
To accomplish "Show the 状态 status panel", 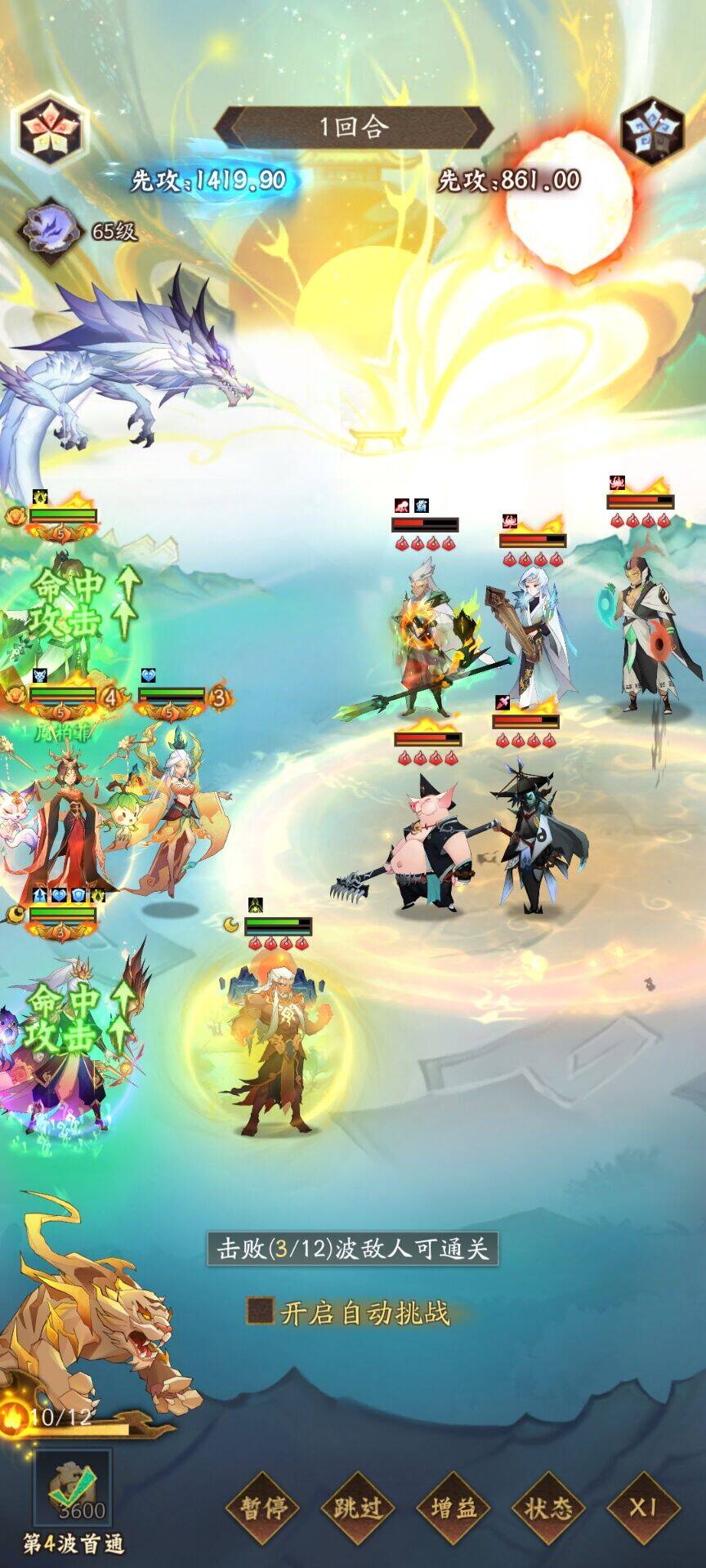I will 548,1508.
